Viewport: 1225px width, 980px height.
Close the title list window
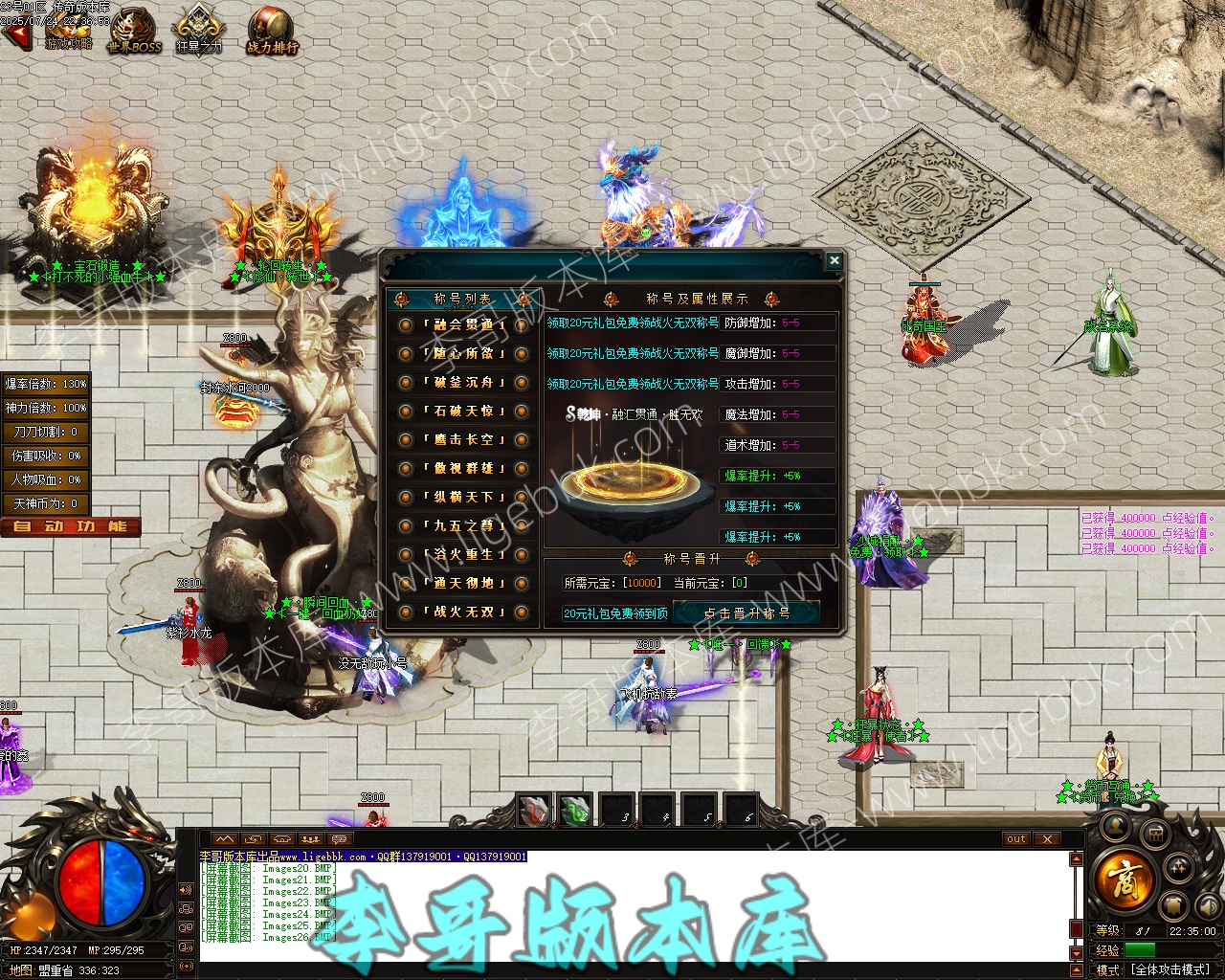coord(834,260)
